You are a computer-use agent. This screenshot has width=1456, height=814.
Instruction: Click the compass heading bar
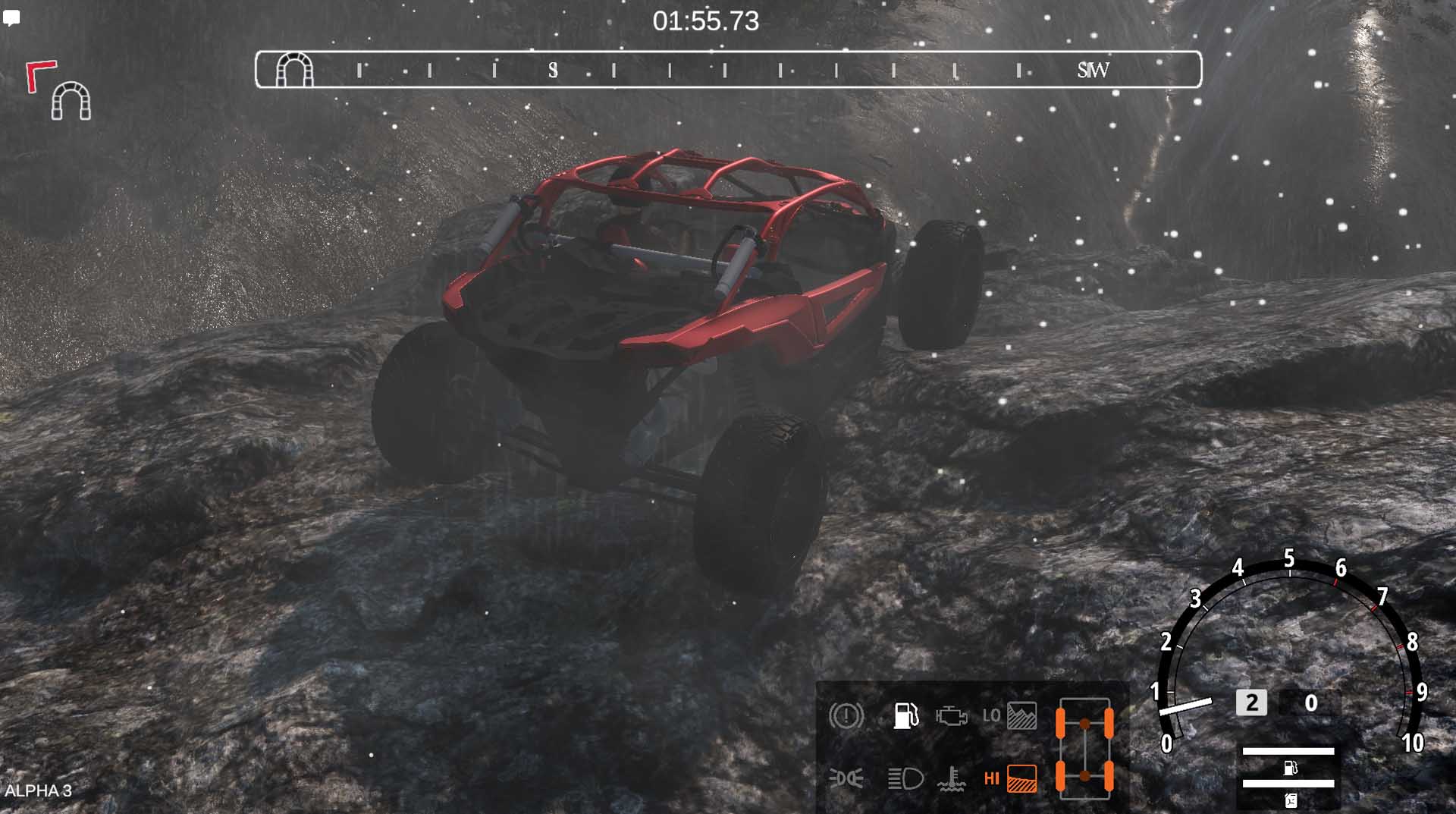tap(728, 70)
